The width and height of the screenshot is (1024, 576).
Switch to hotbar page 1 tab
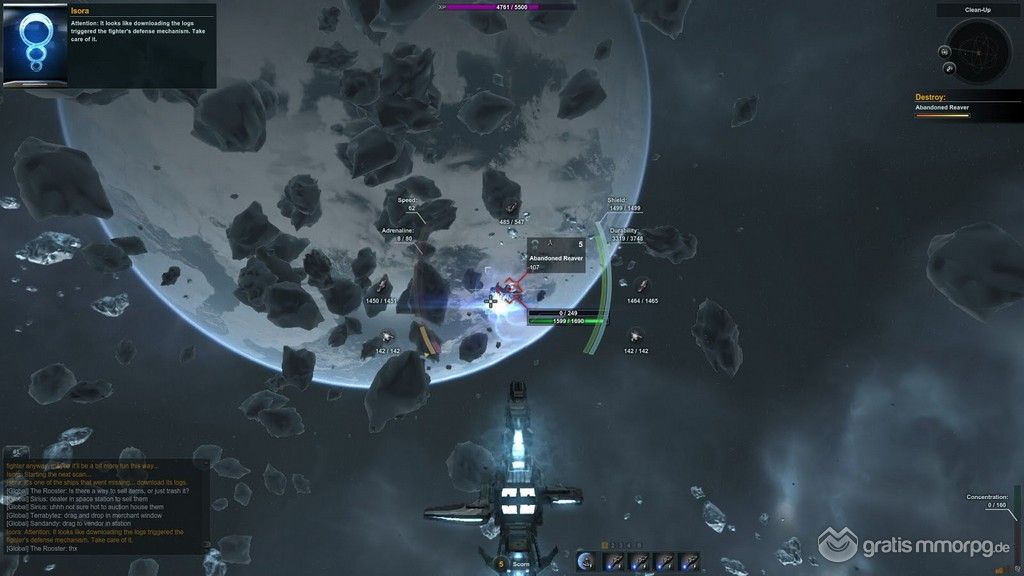pos(604,545)
